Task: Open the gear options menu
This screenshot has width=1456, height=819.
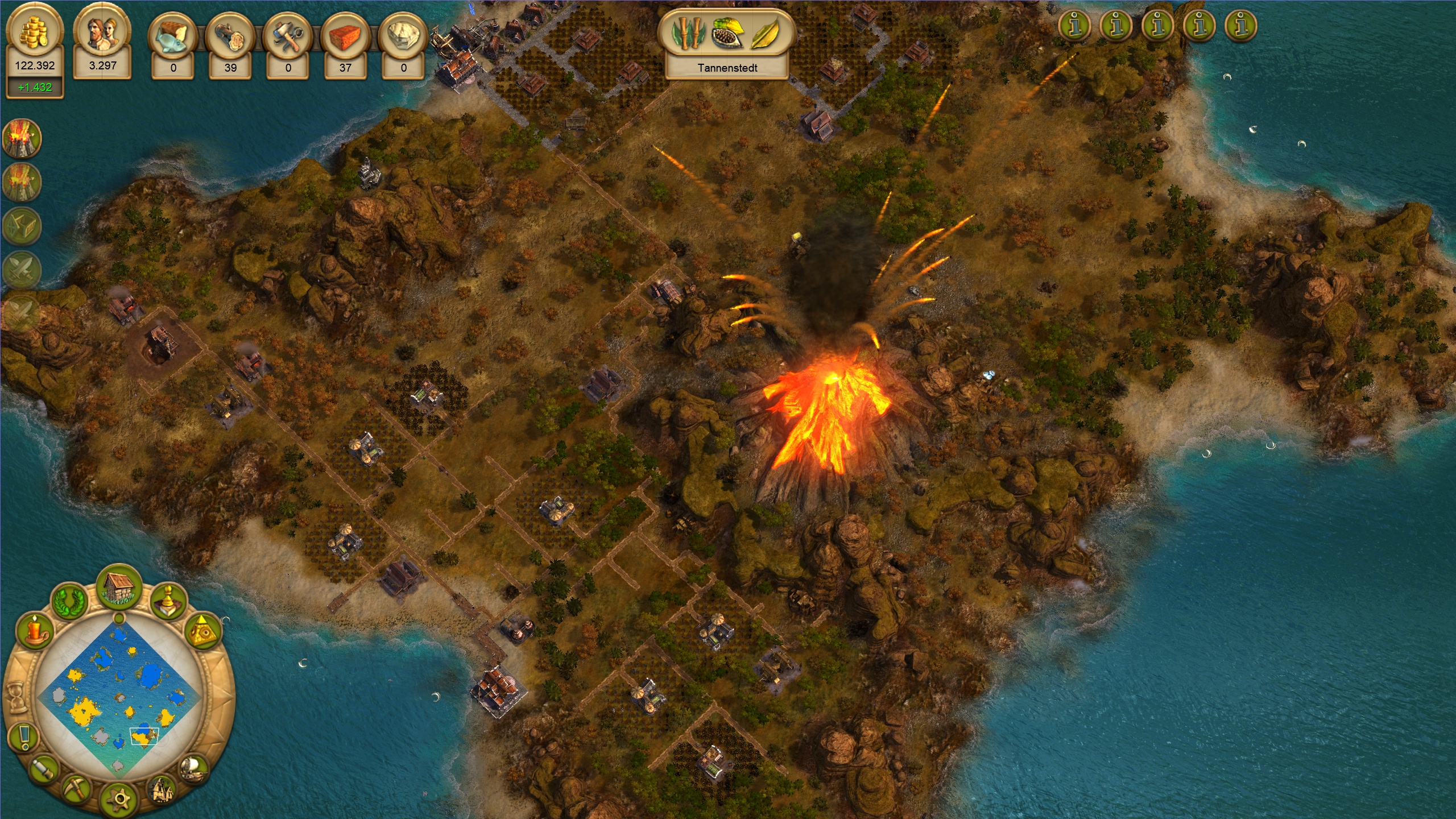Action: coord(118,799)
